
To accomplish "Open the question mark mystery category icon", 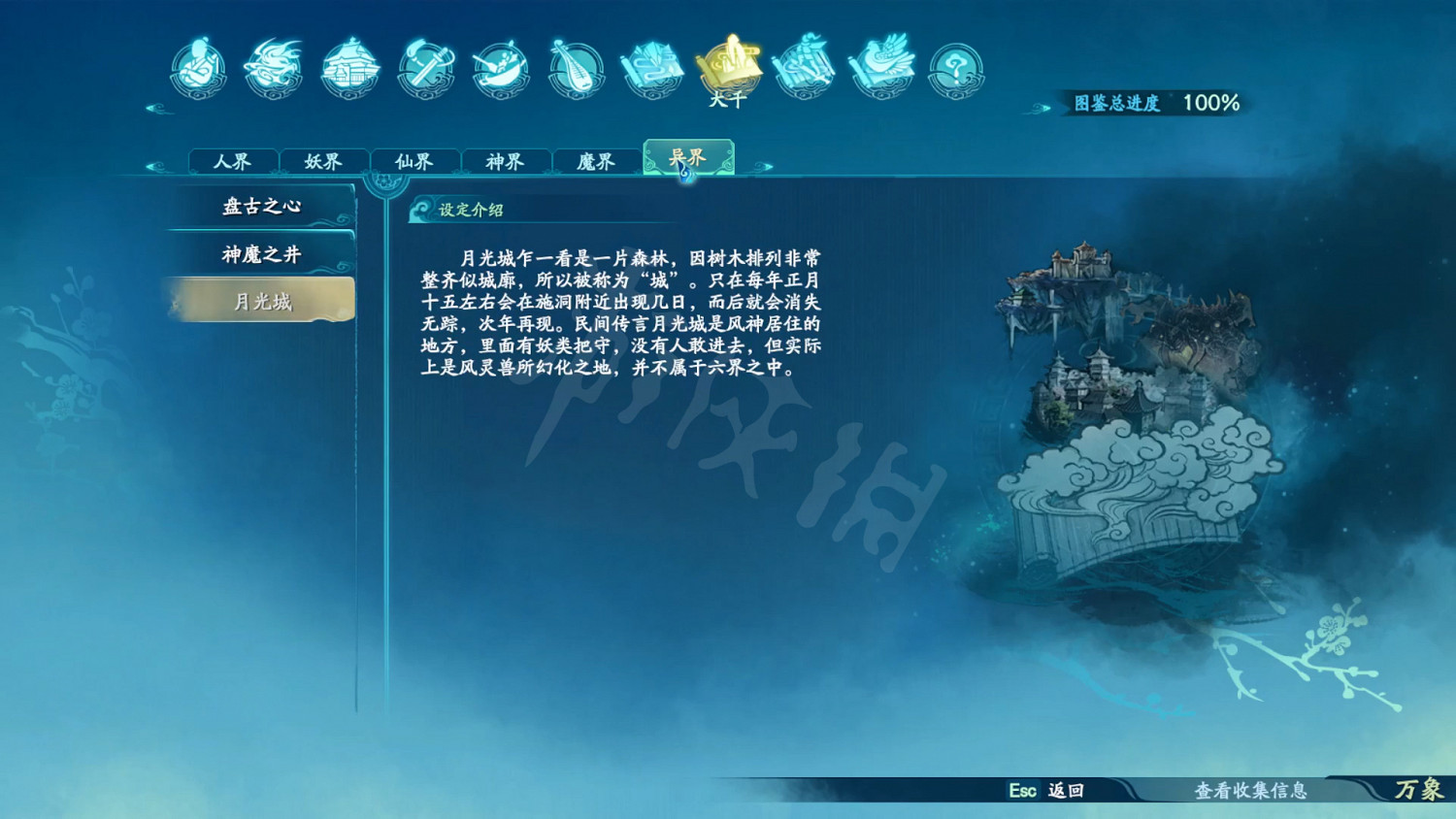I will (956, 68).
